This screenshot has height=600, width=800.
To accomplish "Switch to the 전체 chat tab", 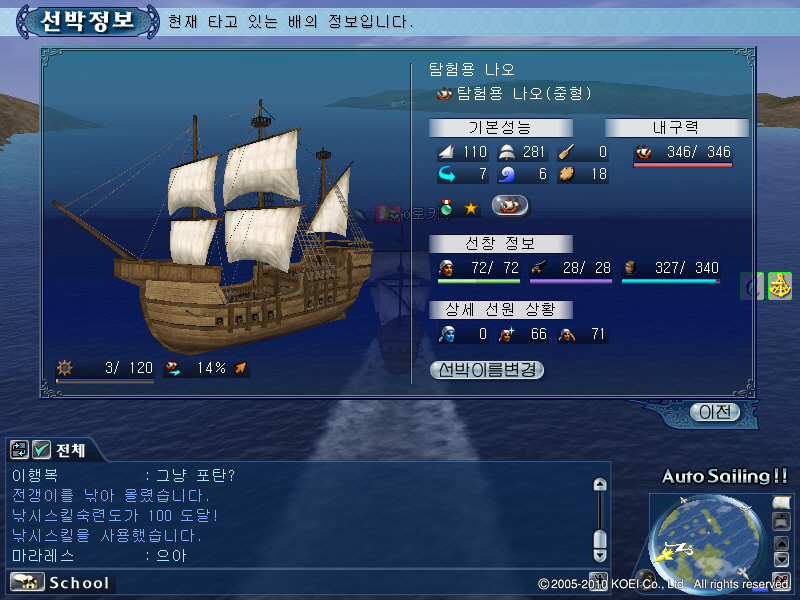I will pyautogui.click(x=71, y=451).
